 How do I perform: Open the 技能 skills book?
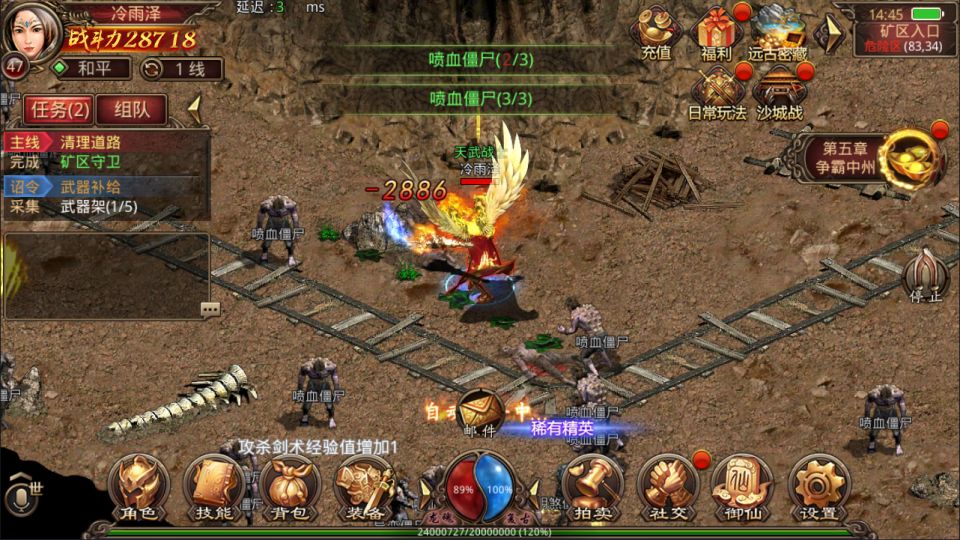(212, 487)
